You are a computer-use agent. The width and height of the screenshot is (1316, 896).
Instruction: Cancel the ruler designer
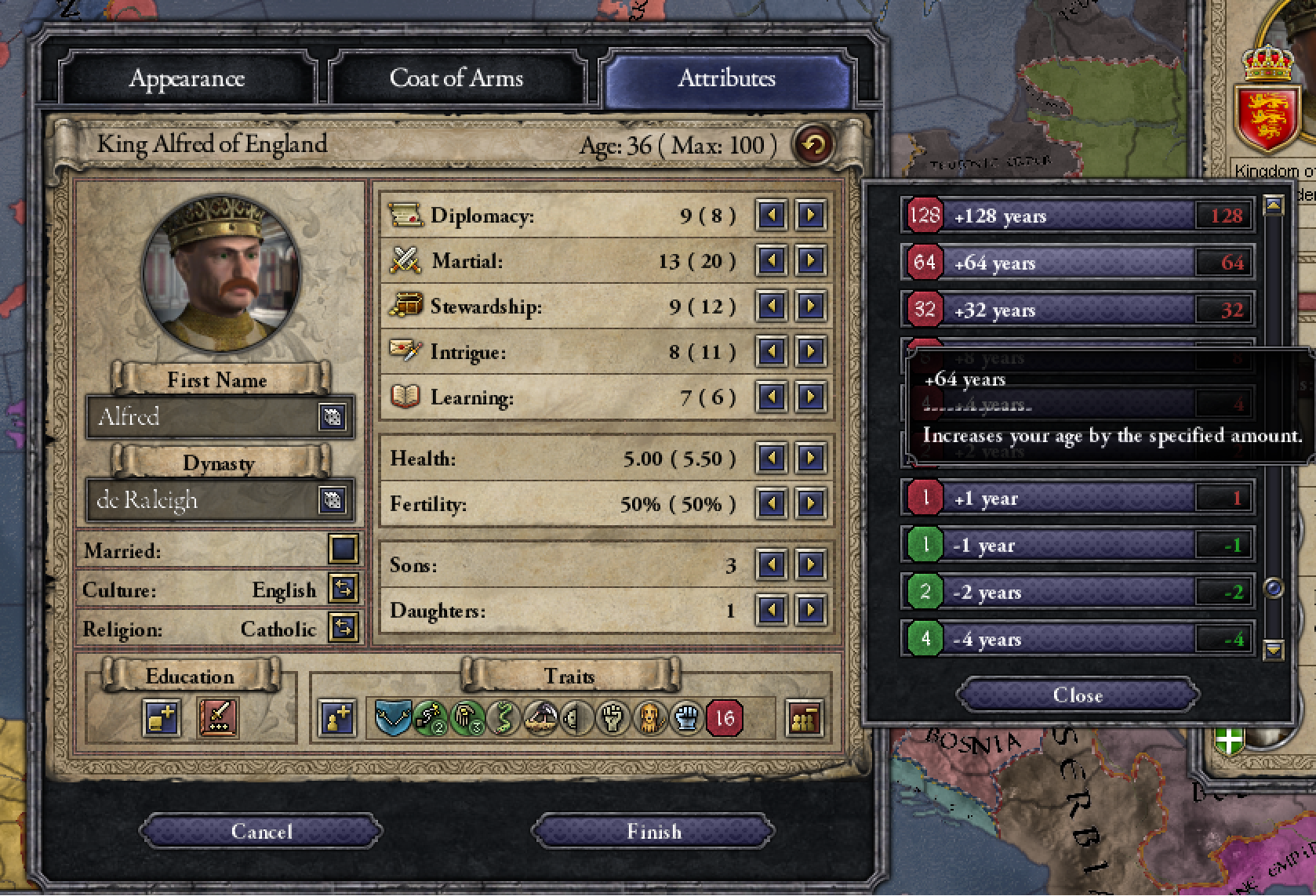click(261, 832)
